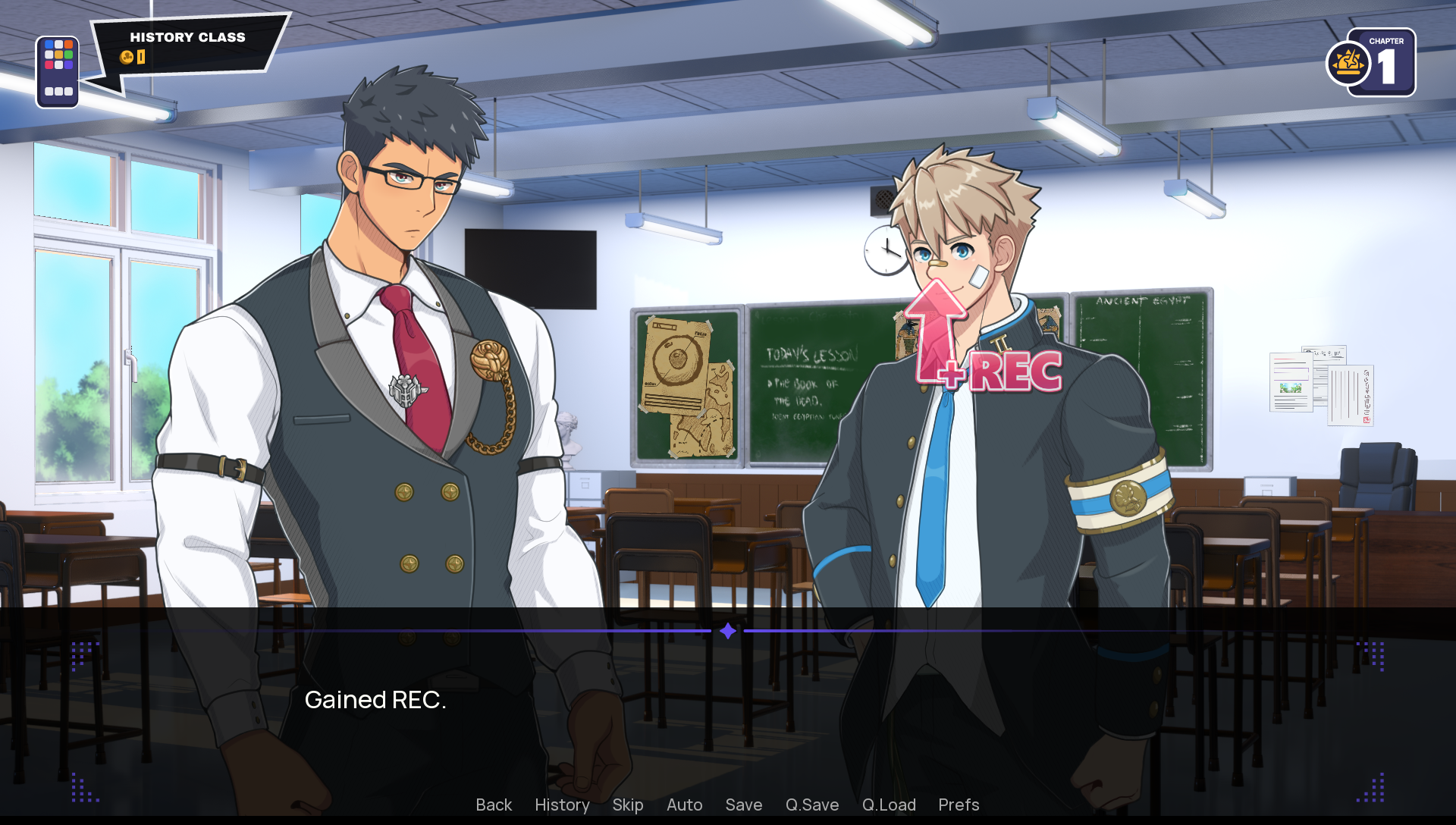Perform a Q.Load
1456x825 pixels.
889,805
